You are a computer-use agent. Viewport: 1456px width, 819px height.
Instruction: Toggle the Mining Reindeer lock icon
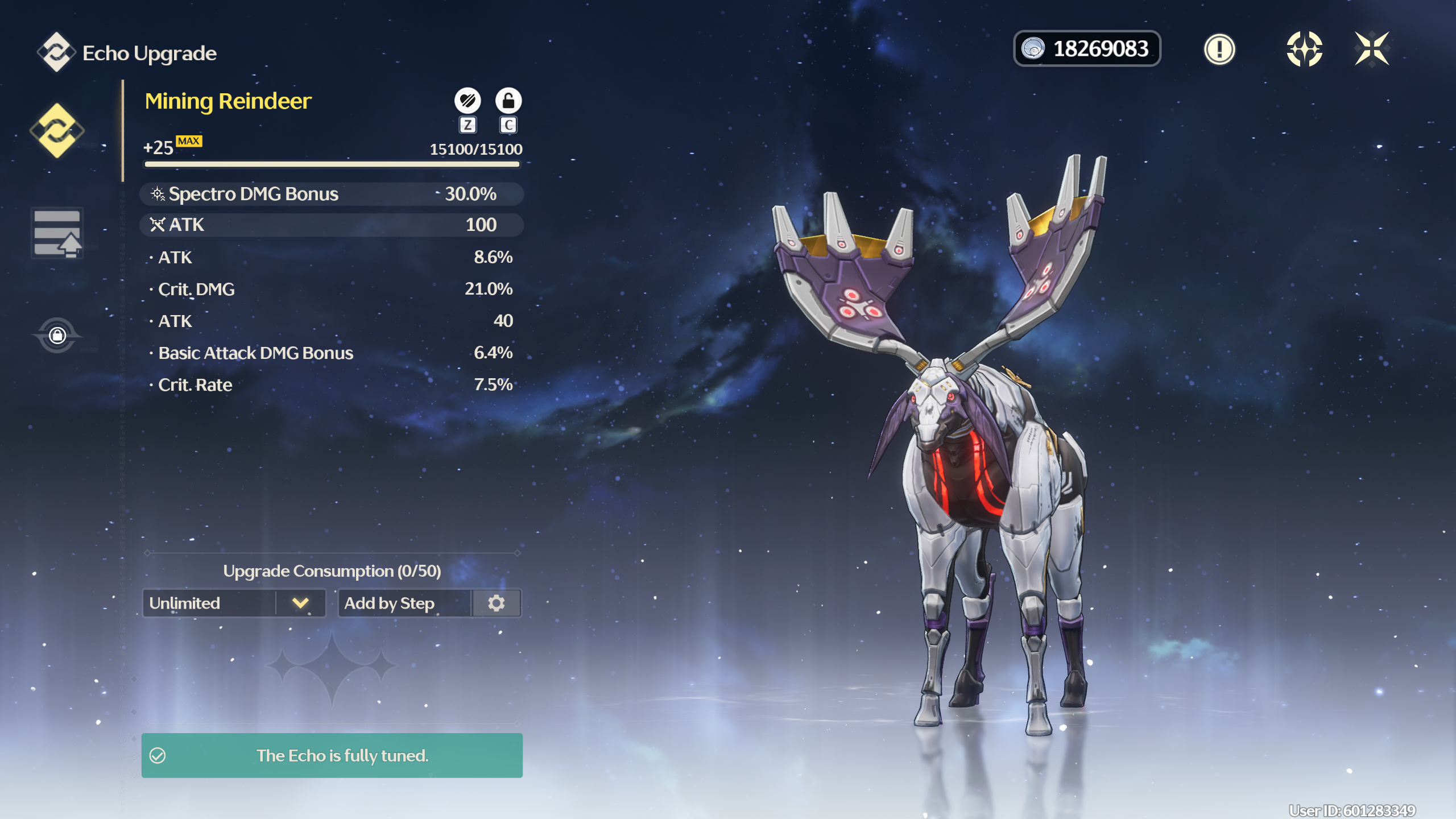508,101
